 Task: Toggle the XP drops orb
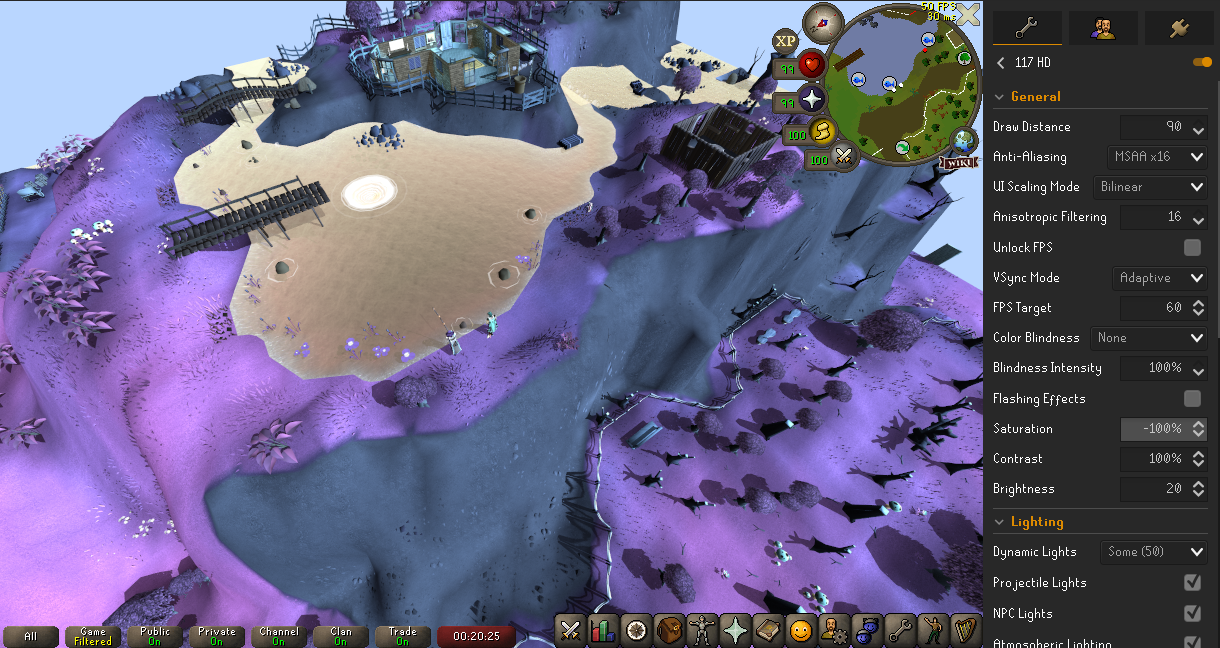786,40
